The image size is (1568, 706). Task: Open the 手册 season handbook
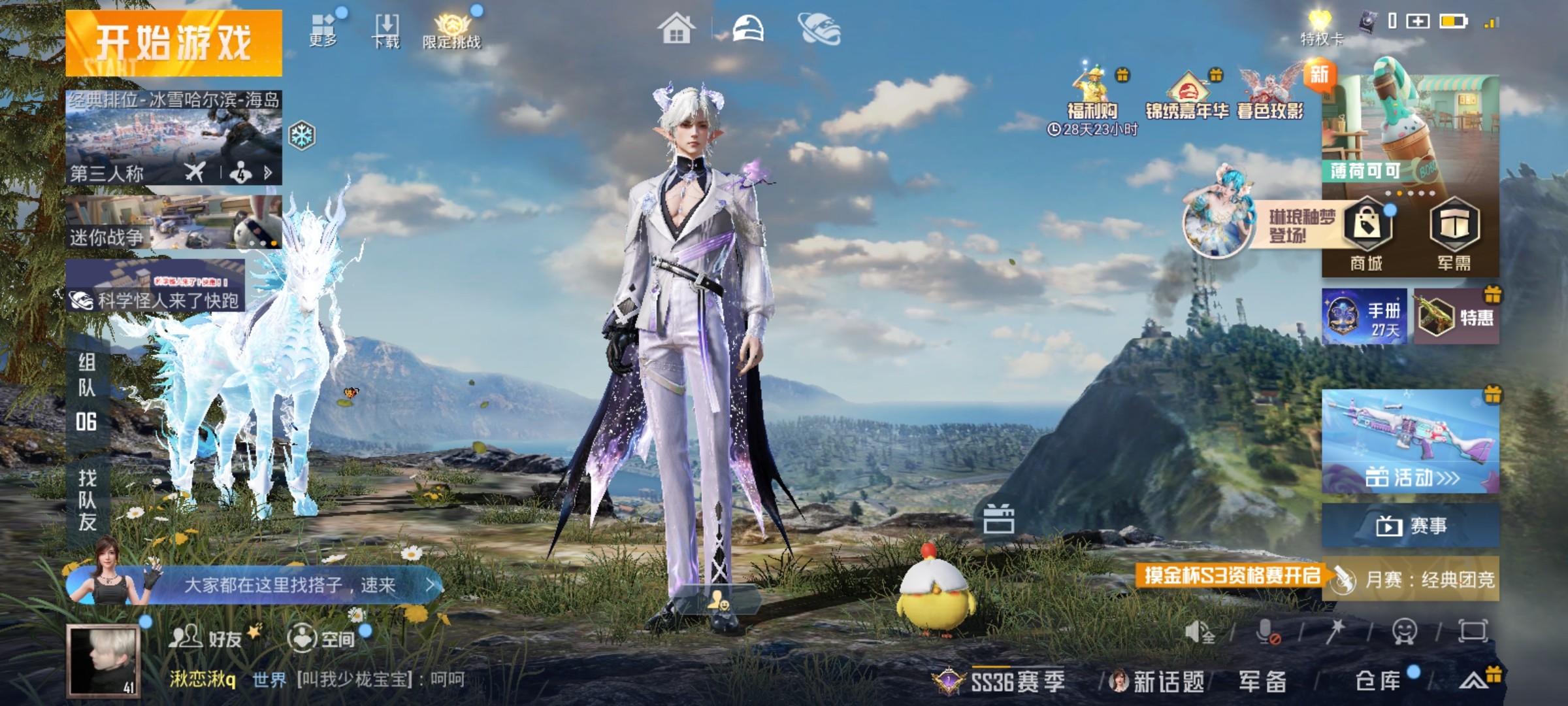pos(1364,317)
